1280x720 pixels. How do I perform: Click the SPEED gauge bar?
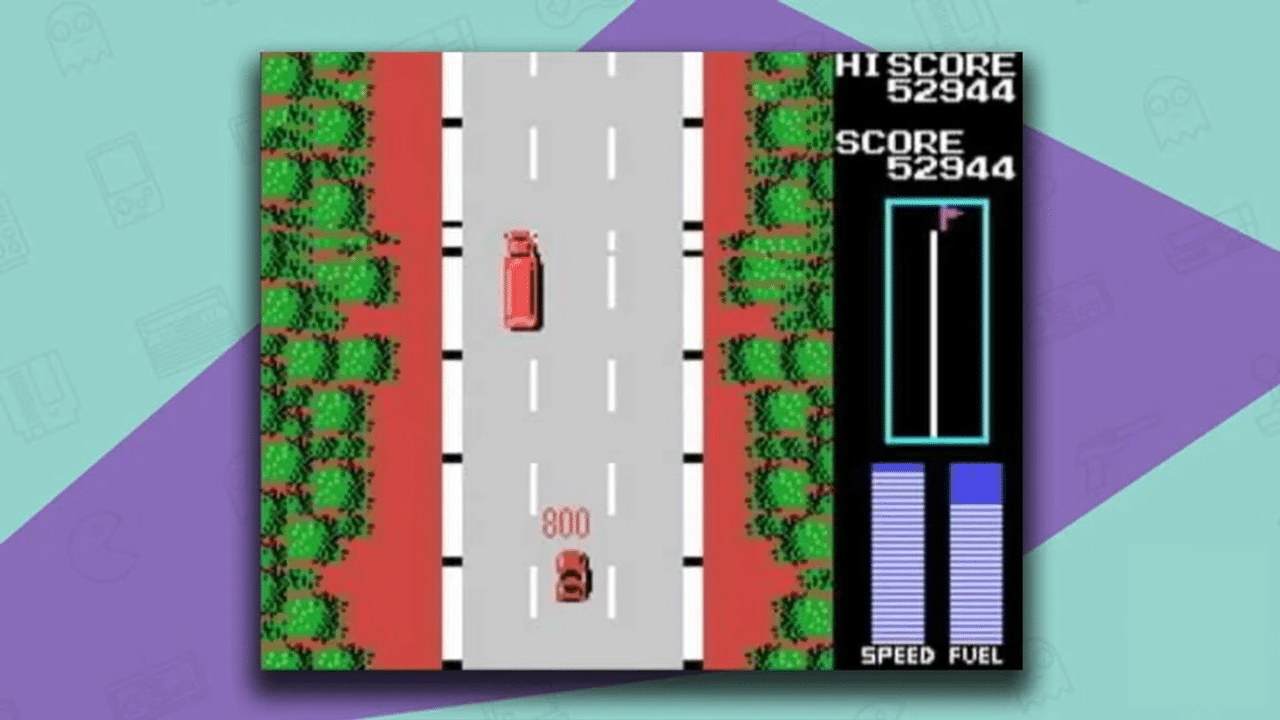[x=898, y=550]
